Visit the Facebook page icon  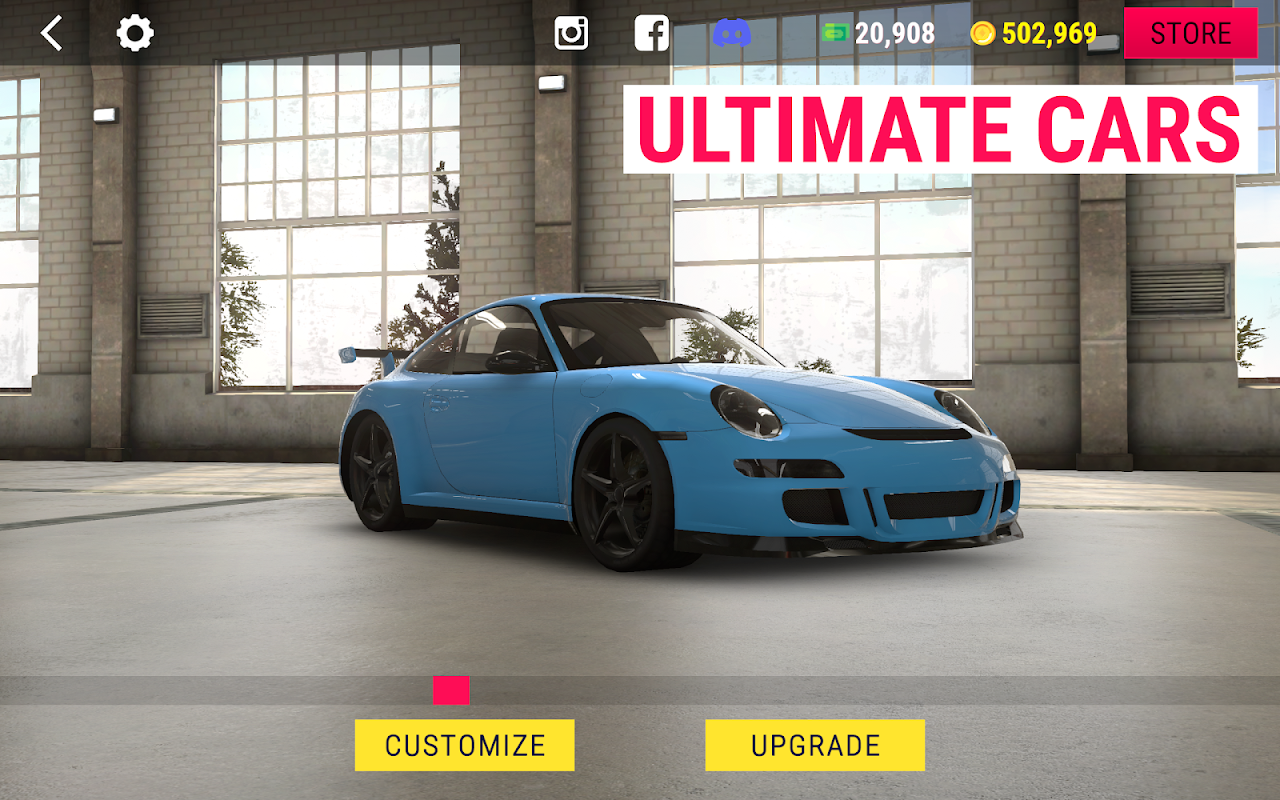point(652,34)
